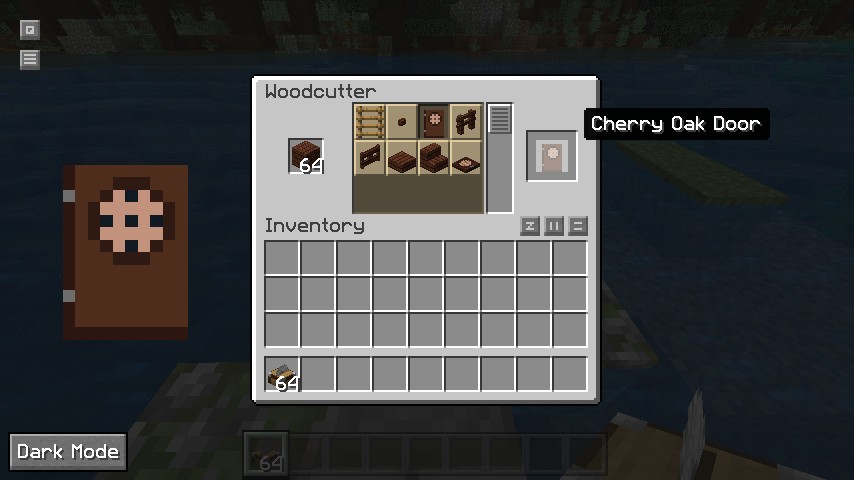Take the door from the output slot
The width and height of the screenshot is (854, 480).
coord(552,157)
